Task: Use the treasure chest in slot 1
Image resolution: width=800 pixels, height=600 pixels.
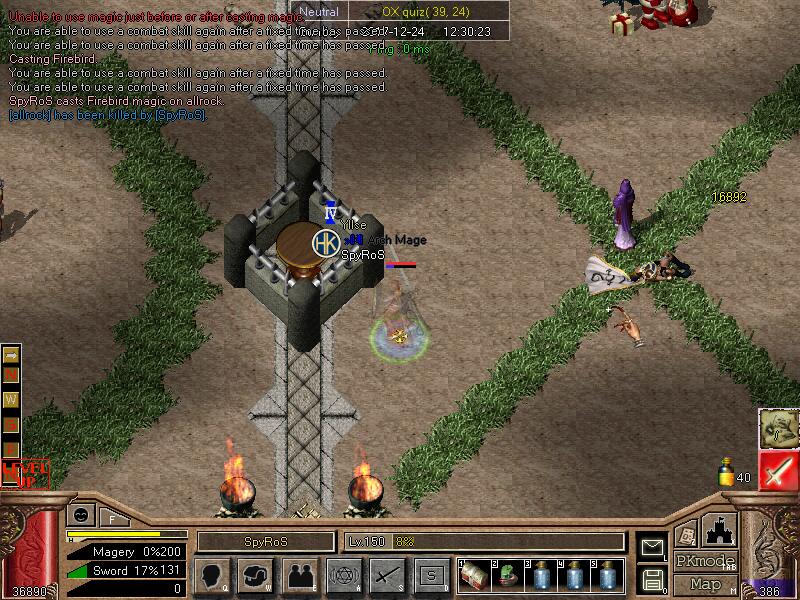Action: click(475, 576)
